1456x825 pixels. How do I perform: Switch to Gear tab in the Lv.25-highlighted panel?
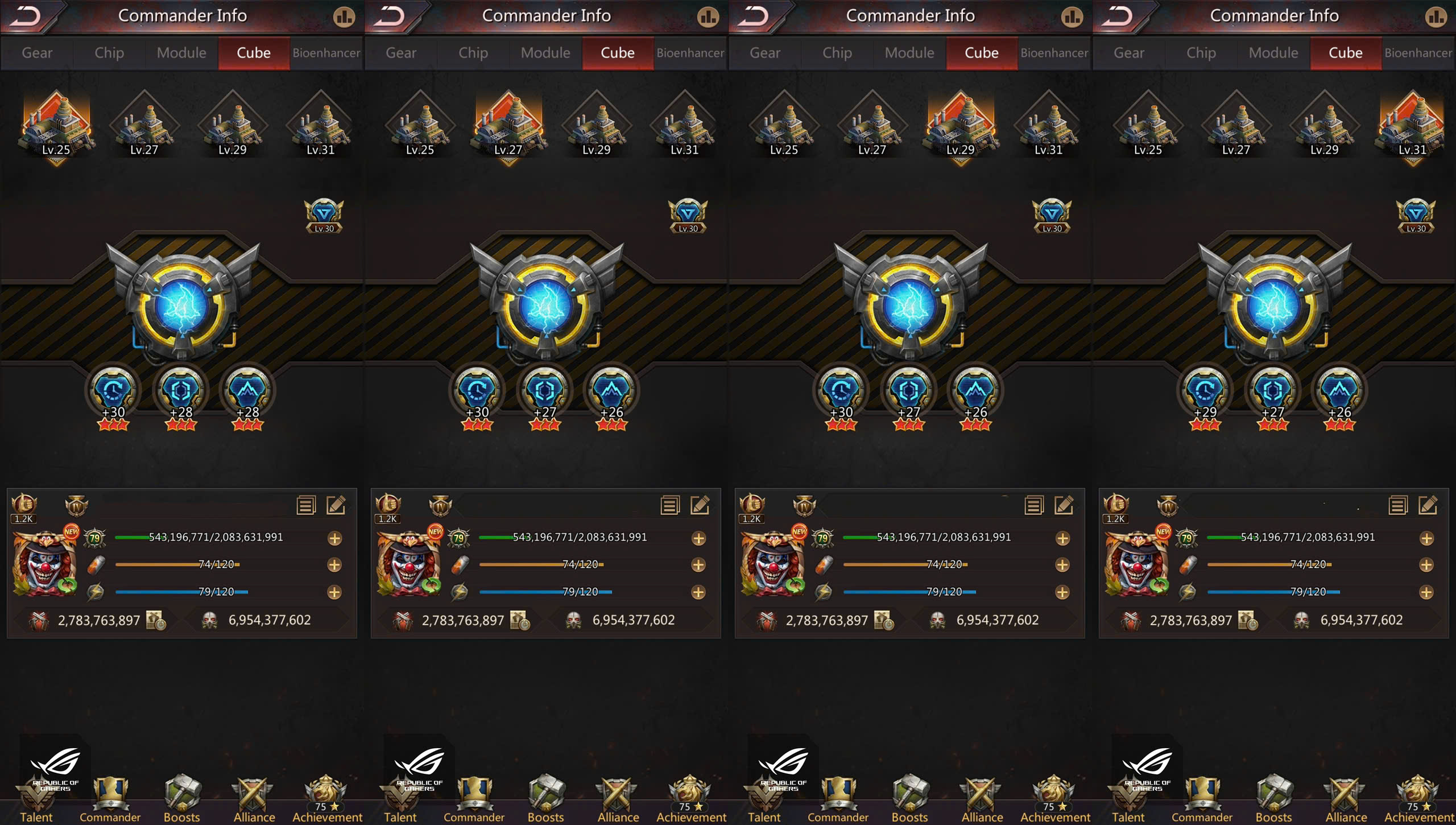tap(37, 53)
